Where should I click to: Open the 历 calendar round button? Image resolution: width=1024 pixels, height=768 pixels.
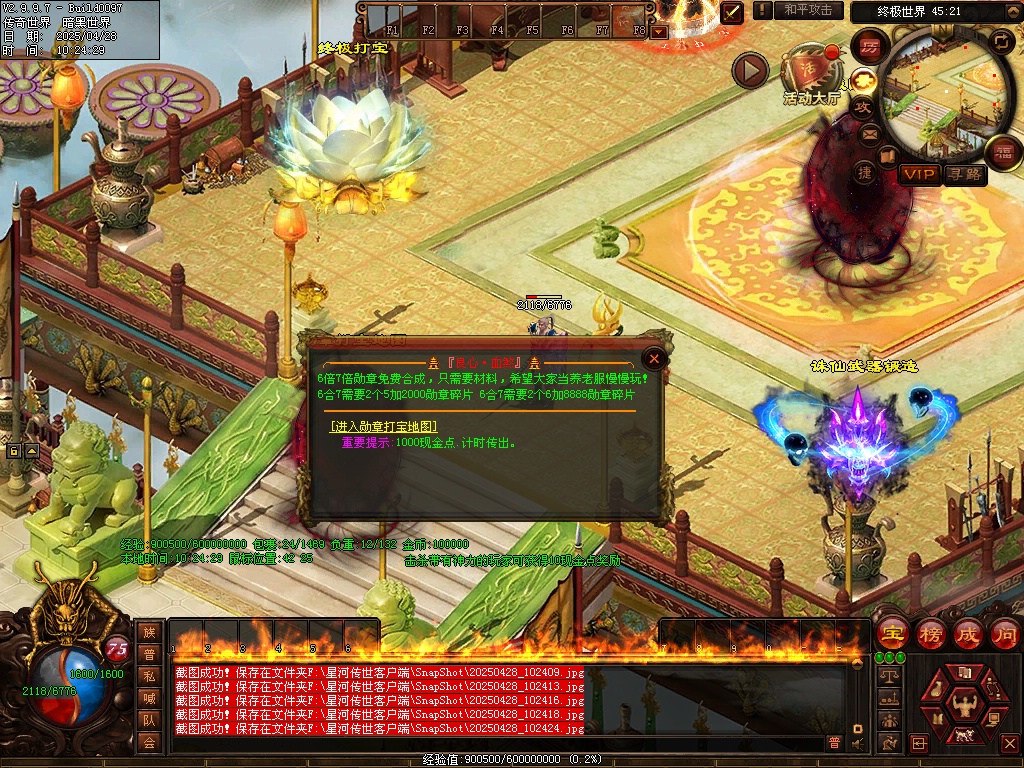pos(870,47)
